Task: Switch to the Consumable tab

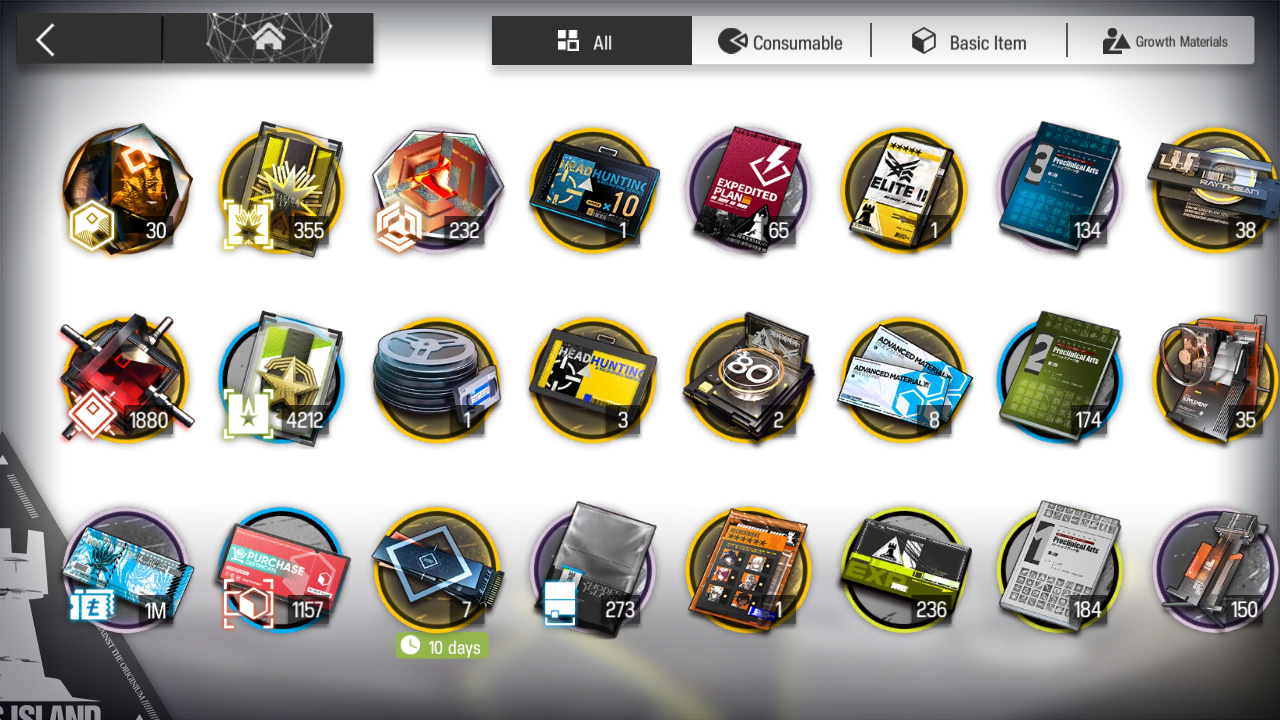Action: (x=781, y=41)
